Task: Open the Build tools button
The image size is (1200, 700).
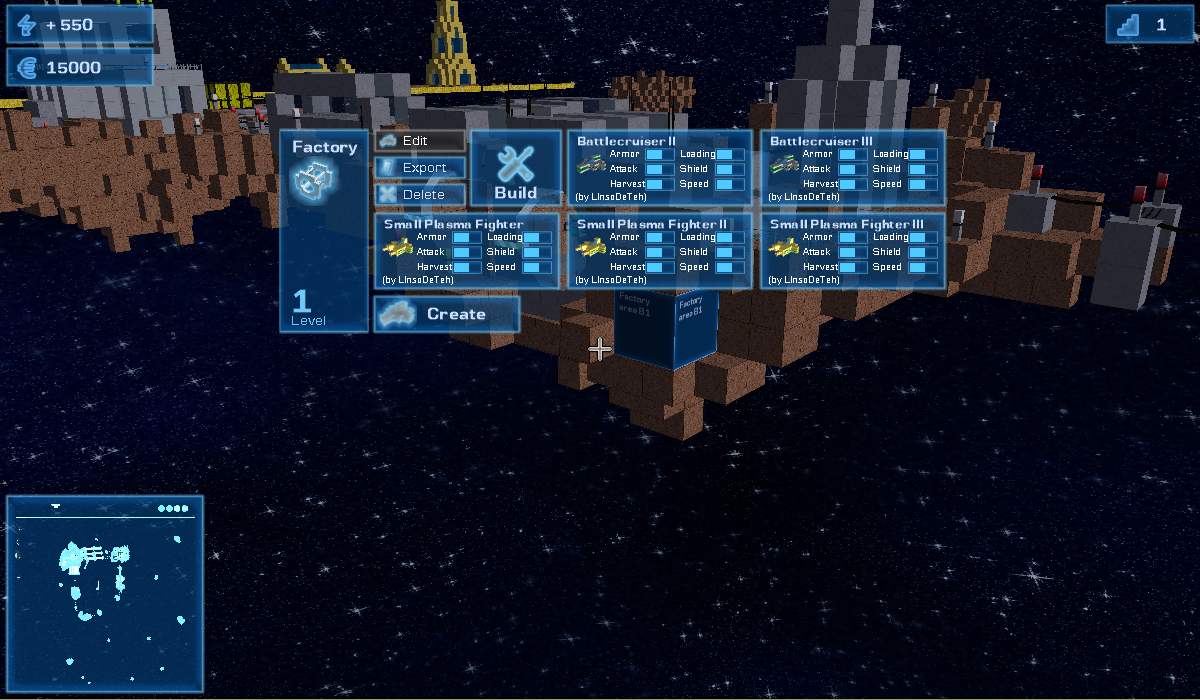Action: (516, 168)
